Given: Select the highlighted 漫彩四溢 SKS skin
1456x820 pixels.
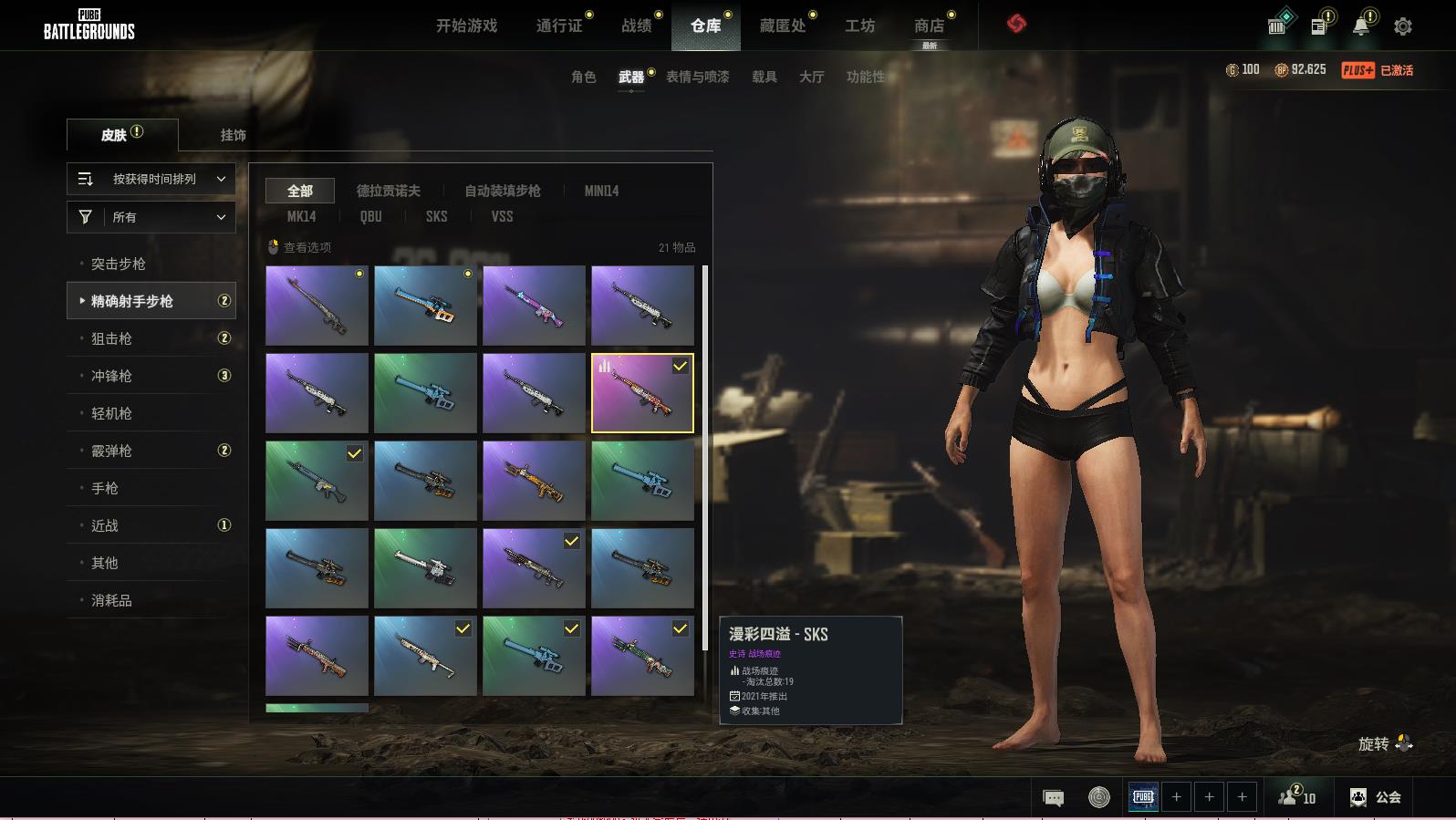Looking at the screenshot, I should 642,393.
